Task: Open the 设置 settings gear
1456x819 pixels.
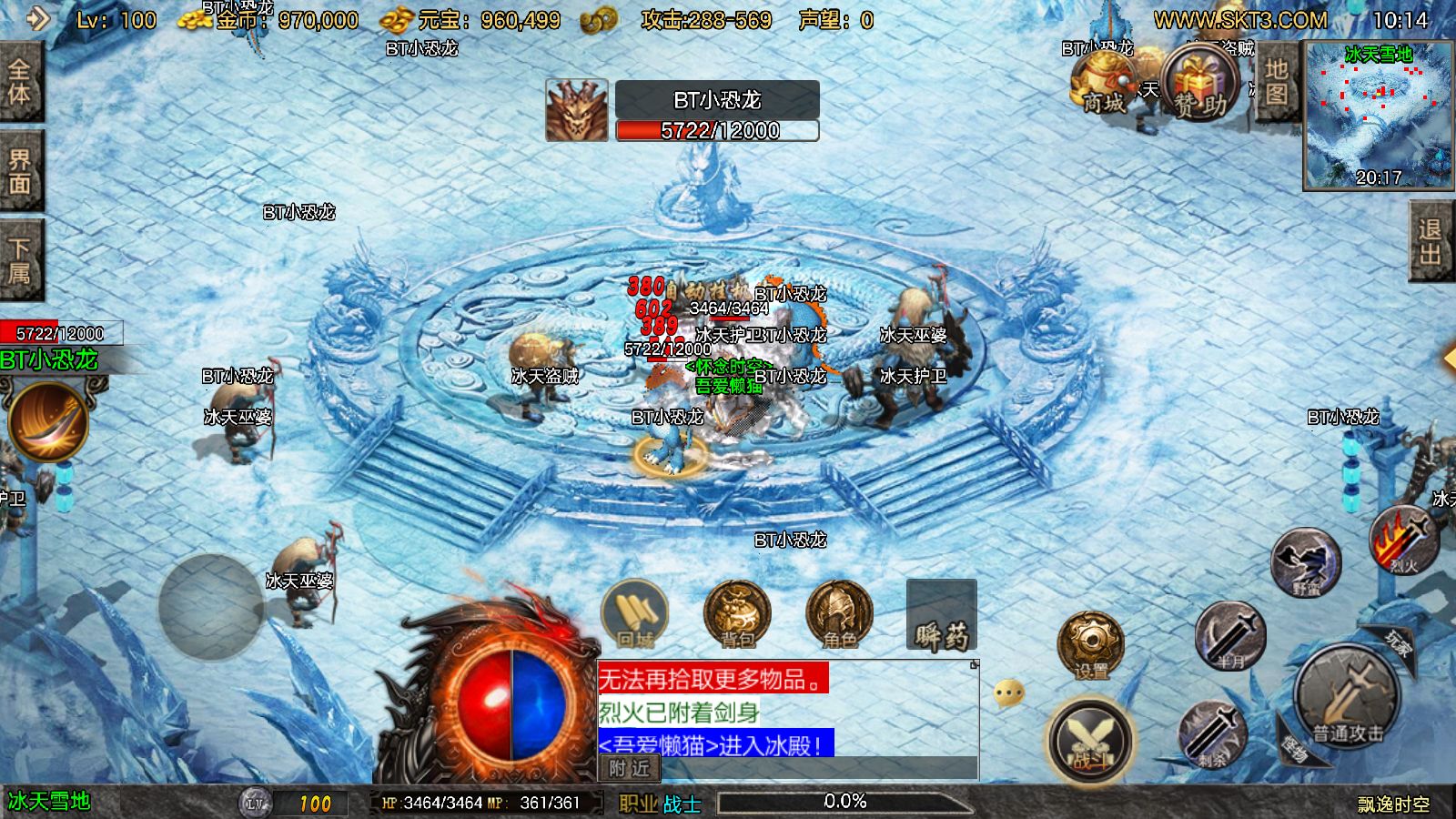Action: (x=1090, y=645)
